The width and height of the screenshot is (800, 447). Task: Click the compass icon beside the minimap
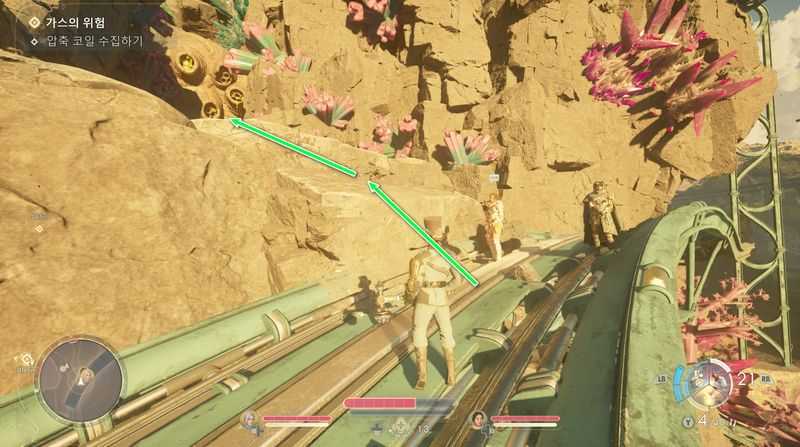coord(24,358)
